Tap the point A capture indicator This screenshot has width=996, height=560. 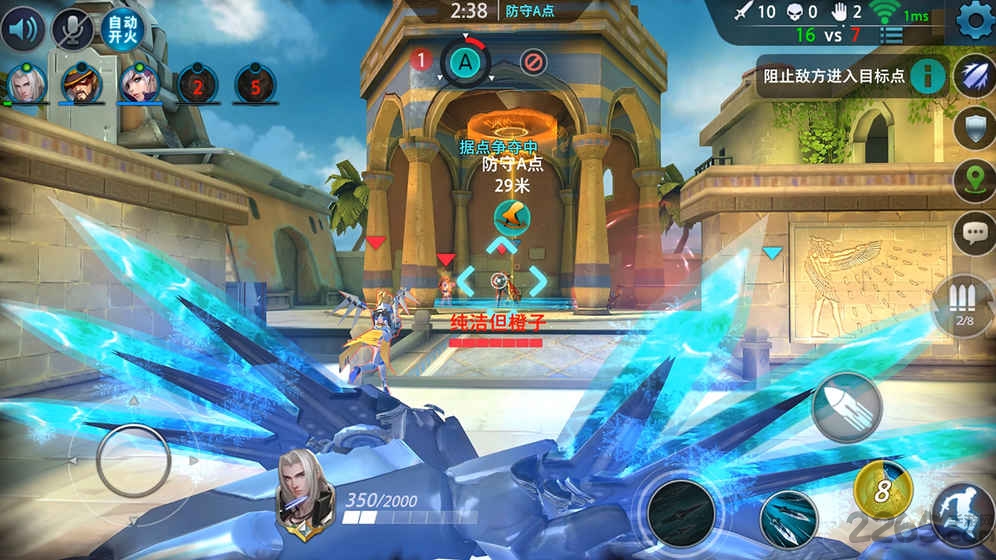click(x=465, y=62)
